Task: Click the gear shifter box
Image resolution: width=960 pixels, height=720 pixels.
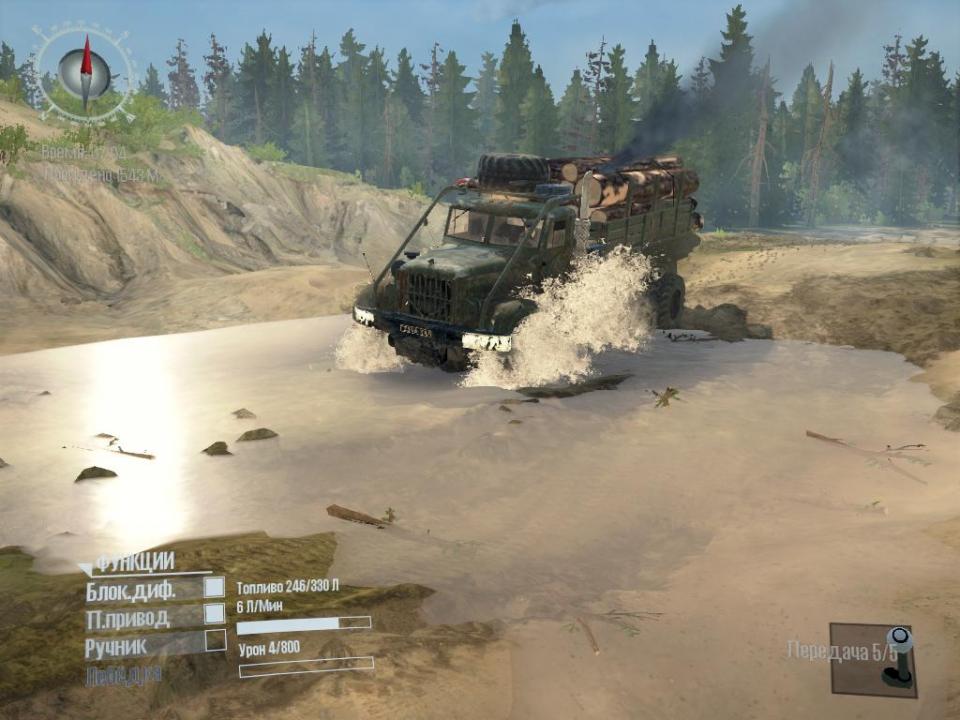Action: click(x=872, y=660)
